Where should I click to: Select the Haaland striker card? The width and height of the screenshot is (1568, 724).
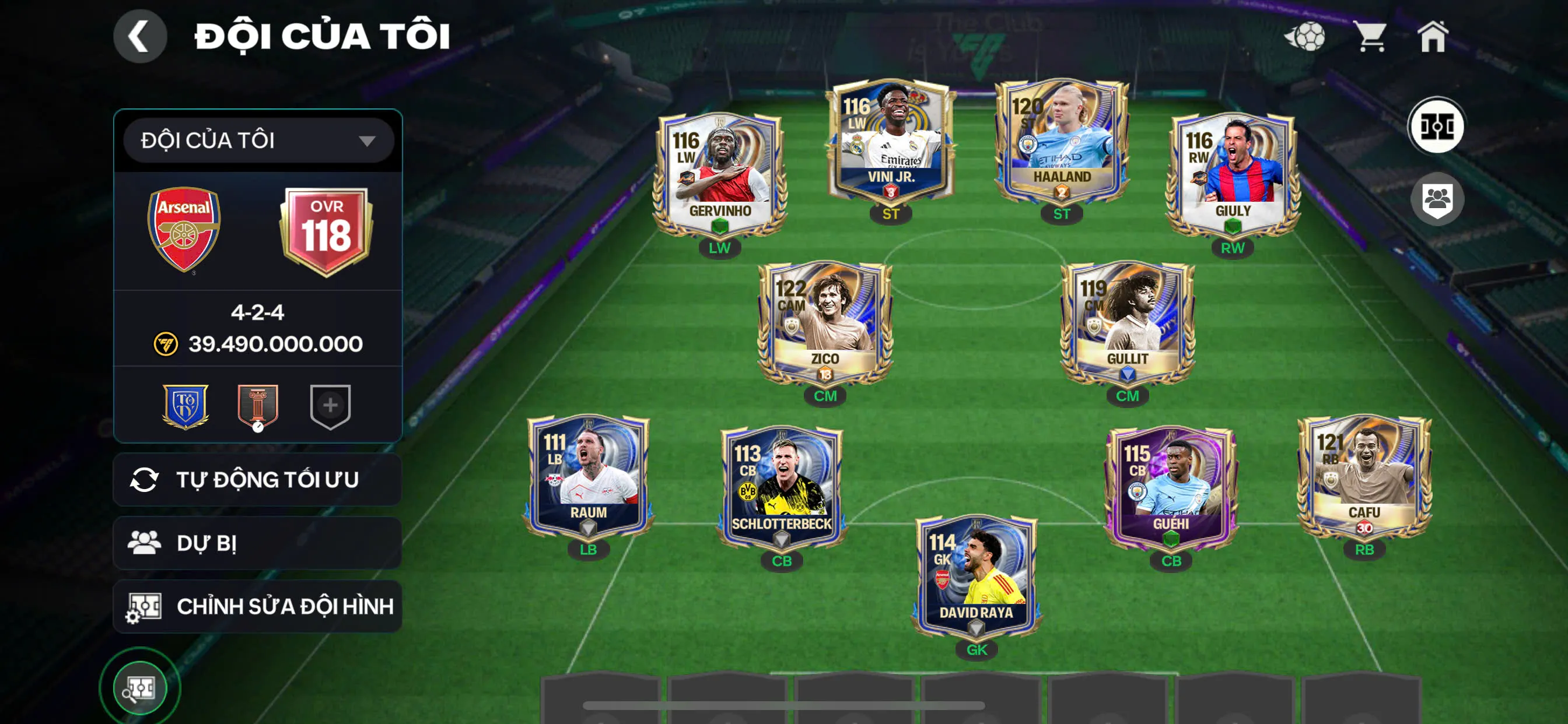click(1061, 143)
